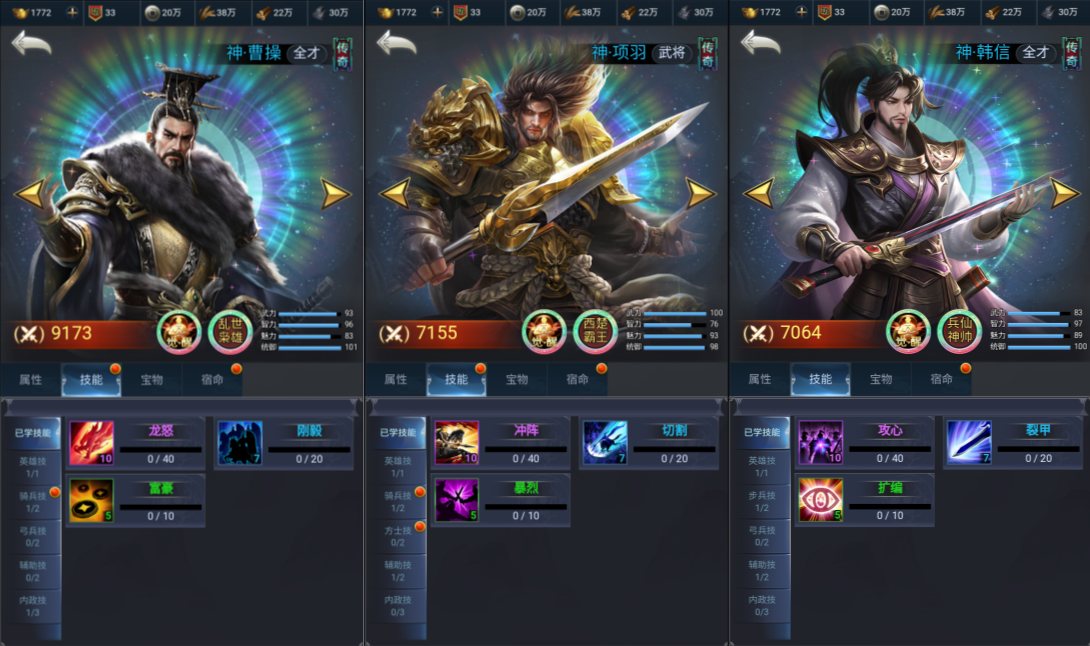Image resolution: width=1090 pixels, height=646 pixels.
Task: Open the 宿命 tab under 神·韩信
Action: pos(941,380)
